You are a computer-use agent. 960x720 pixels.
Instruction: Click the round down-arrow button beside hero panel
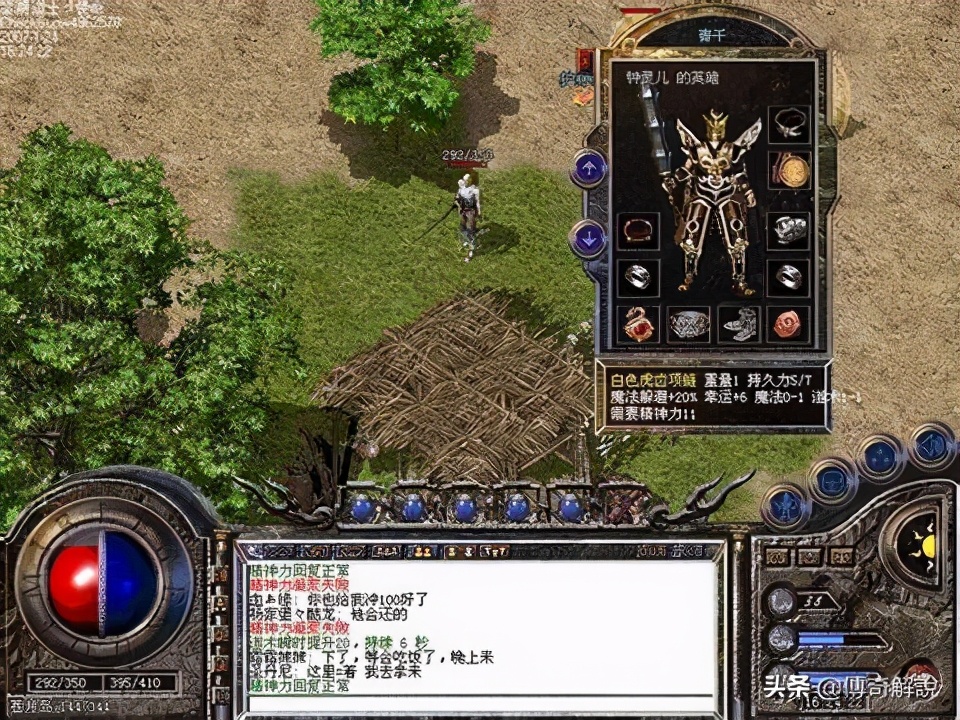588,239
